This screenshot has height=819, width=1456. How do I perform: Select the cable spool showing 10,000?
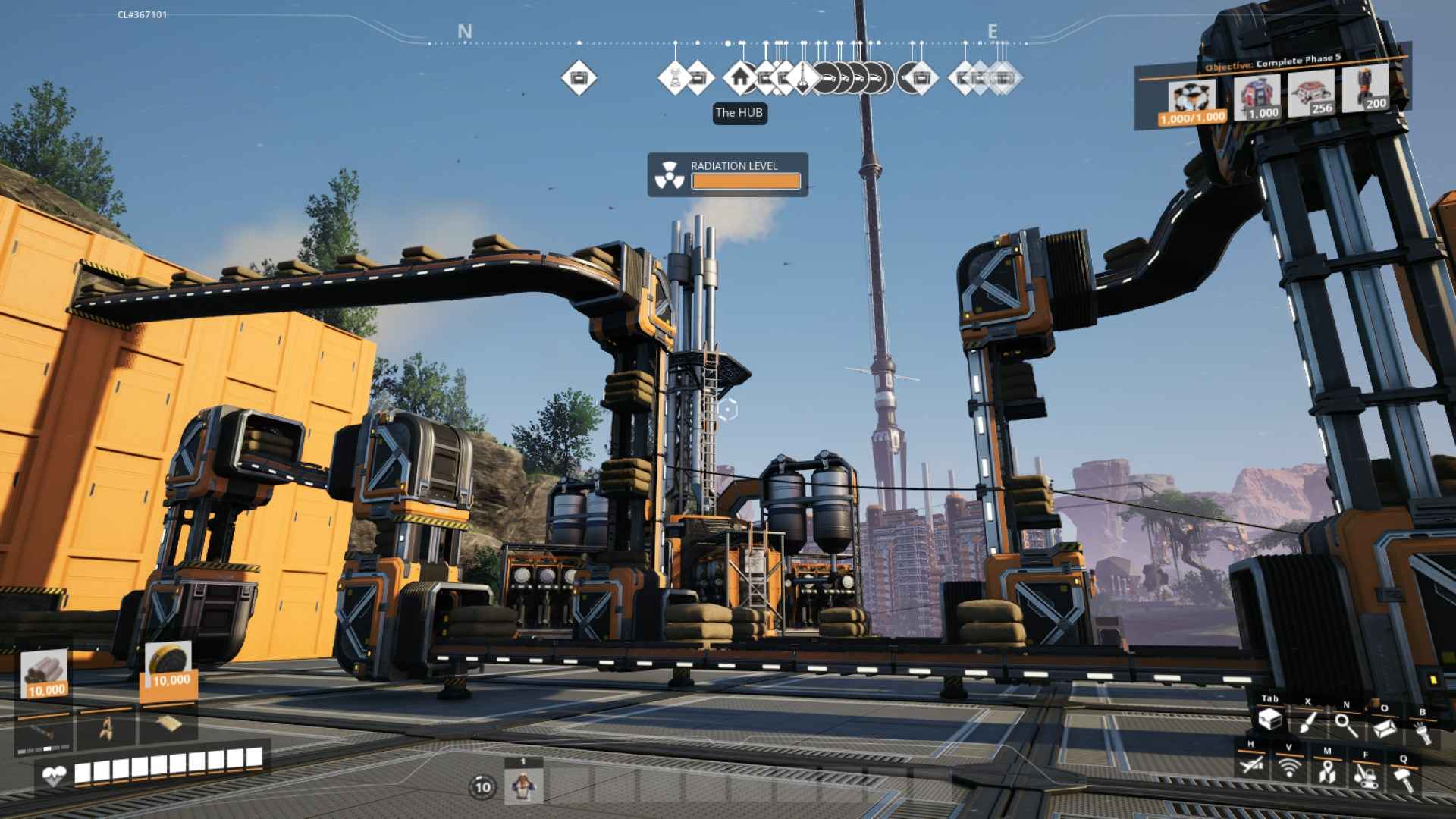point(168,666)
